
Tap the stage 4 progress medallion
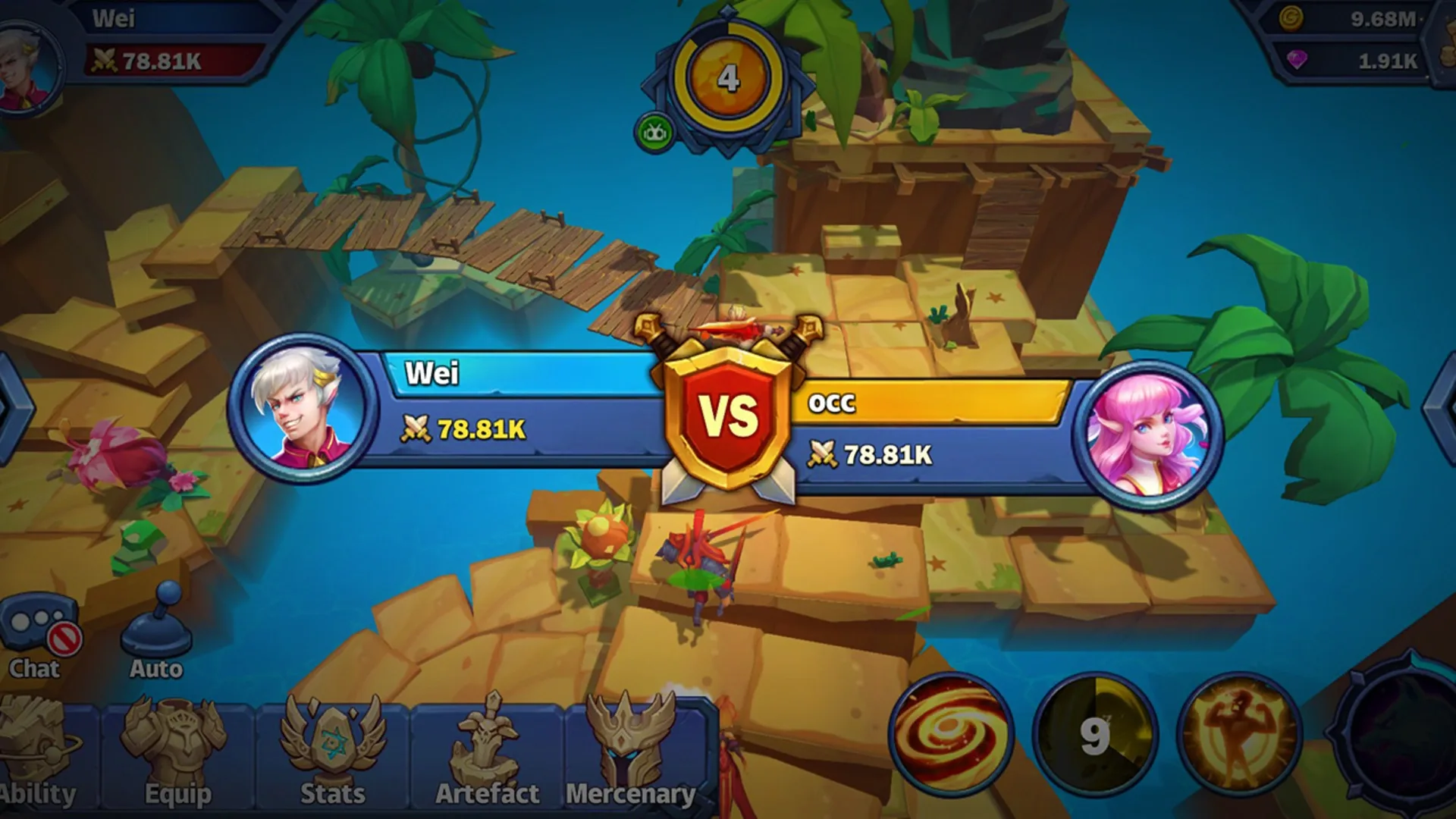726,74
